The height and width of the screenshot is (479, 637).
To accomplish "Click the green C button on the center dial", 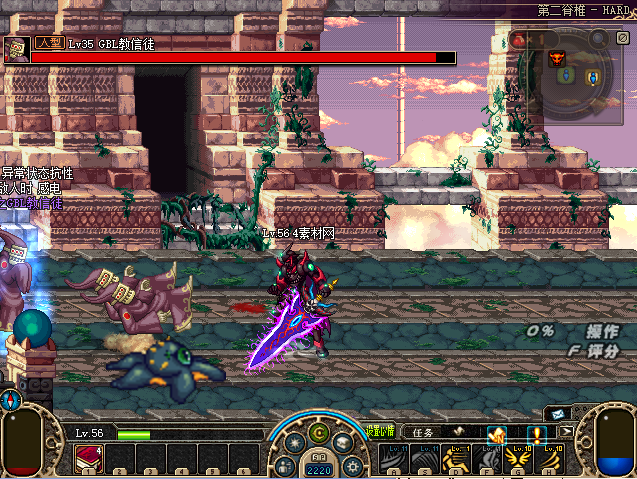I will pos(319,433).
